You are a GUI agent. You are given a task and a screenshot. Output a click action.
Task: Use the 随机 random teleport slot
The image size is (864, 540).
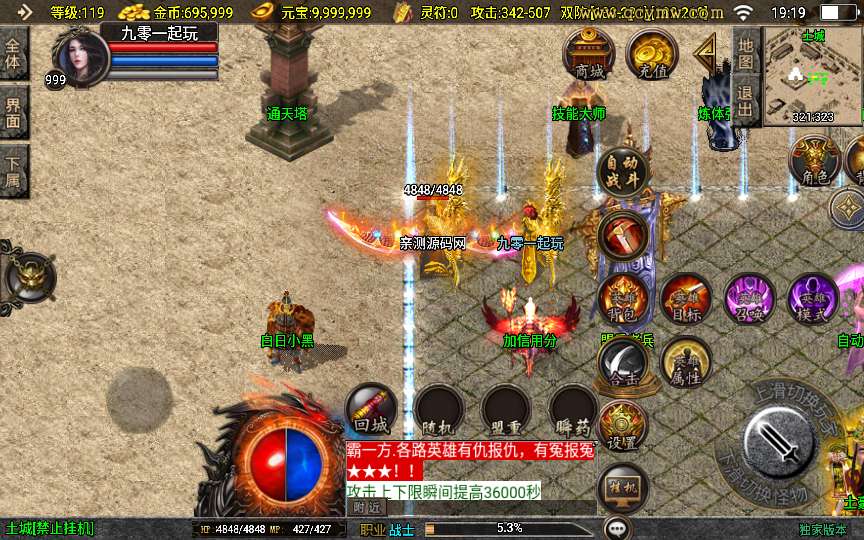click(x=439, y=410)
